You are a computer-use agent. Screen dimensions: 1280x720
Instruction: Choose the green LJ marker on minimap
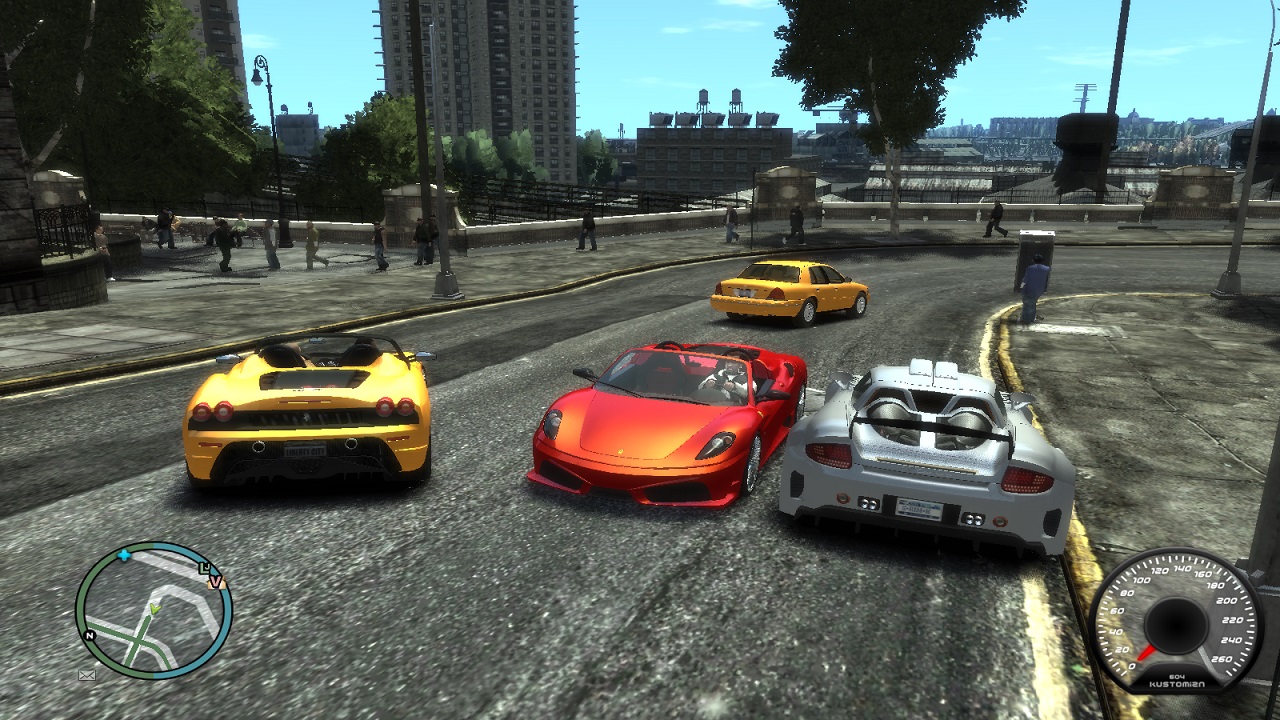(205, 569)
